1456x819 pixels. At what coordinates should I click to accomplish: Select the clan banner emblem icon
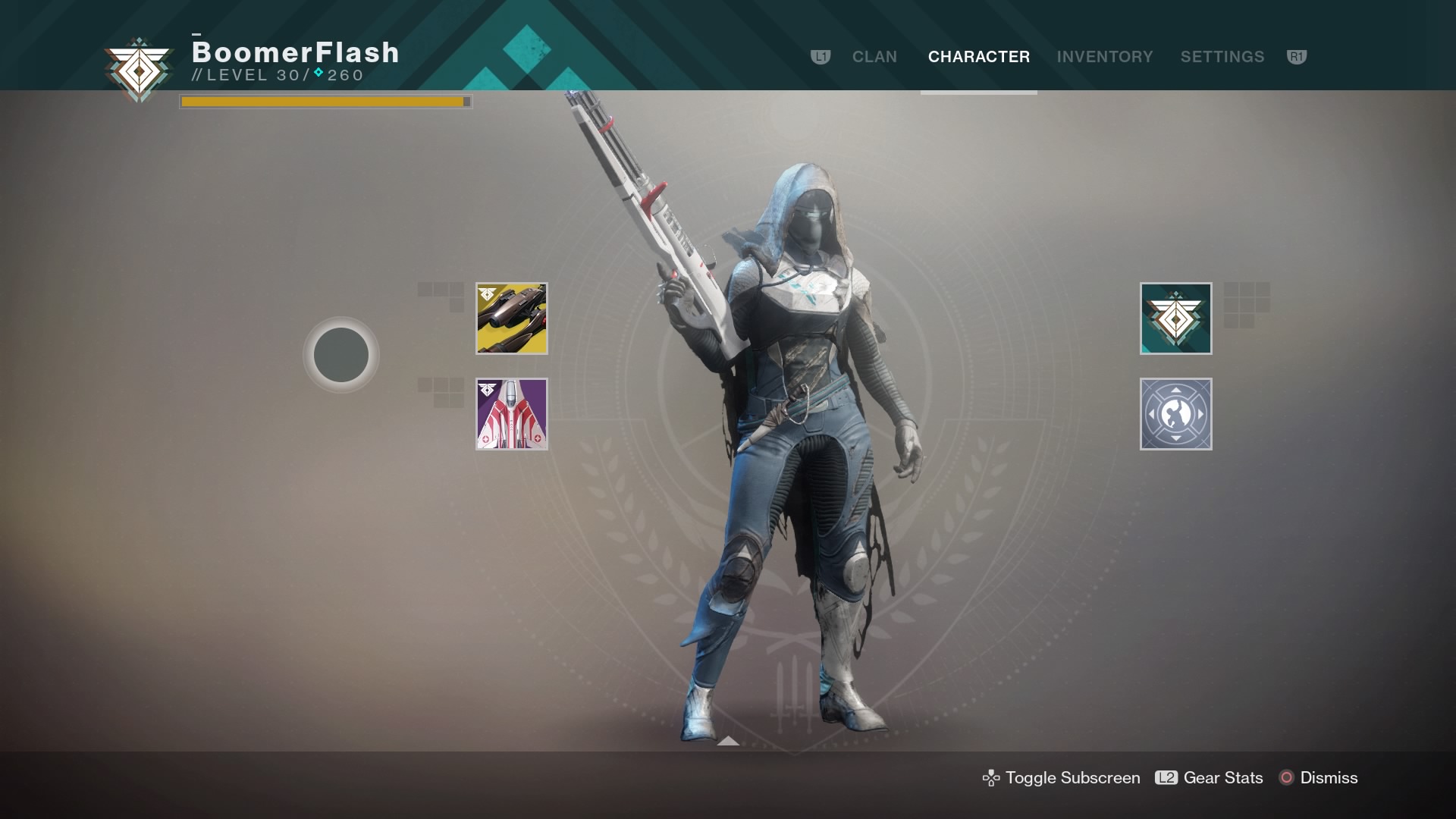[x=1176, y=318]
